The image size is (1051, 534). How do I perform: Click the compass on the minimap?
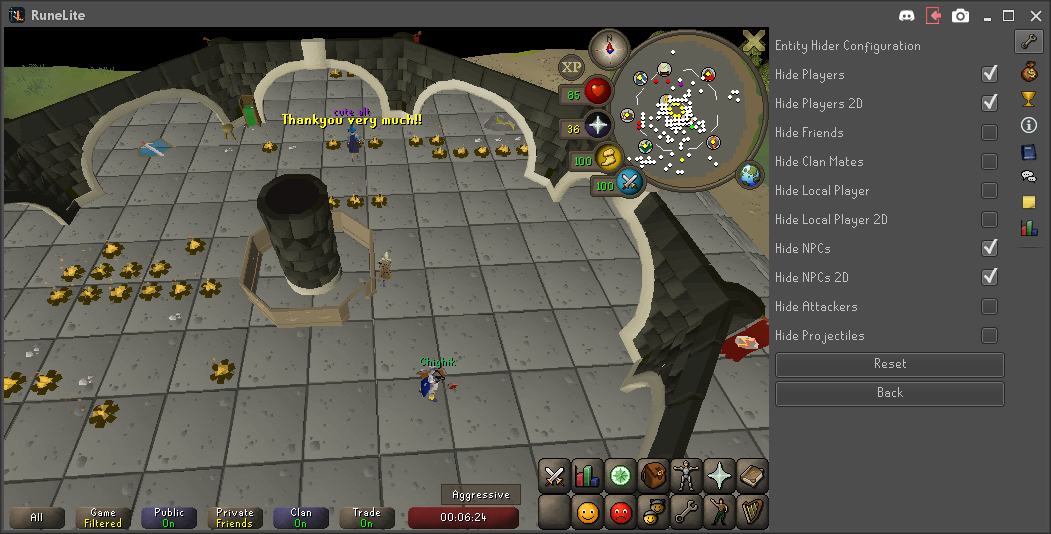pyautogui.click(x=608, y=48)
